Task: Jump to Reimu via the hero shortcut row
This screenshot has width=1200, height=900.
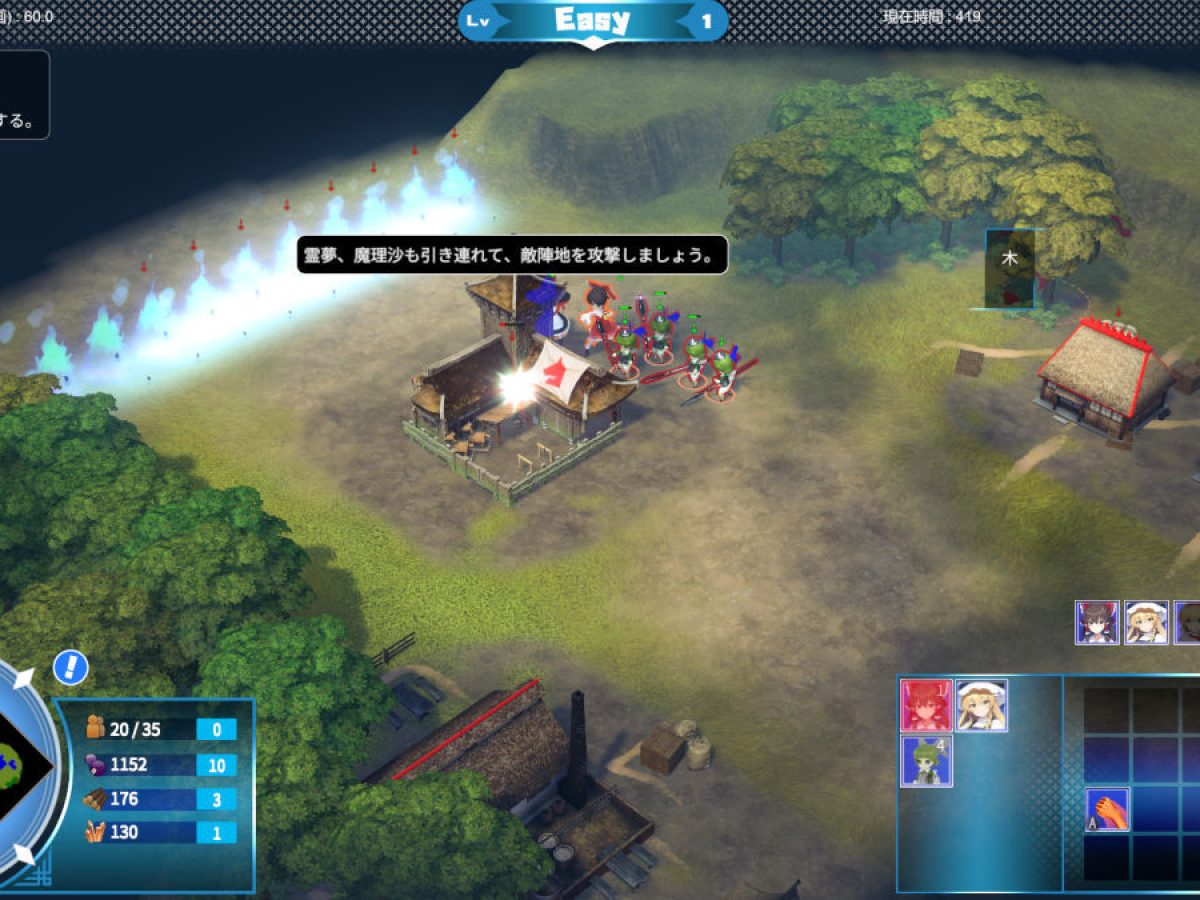Action: 1096,622
